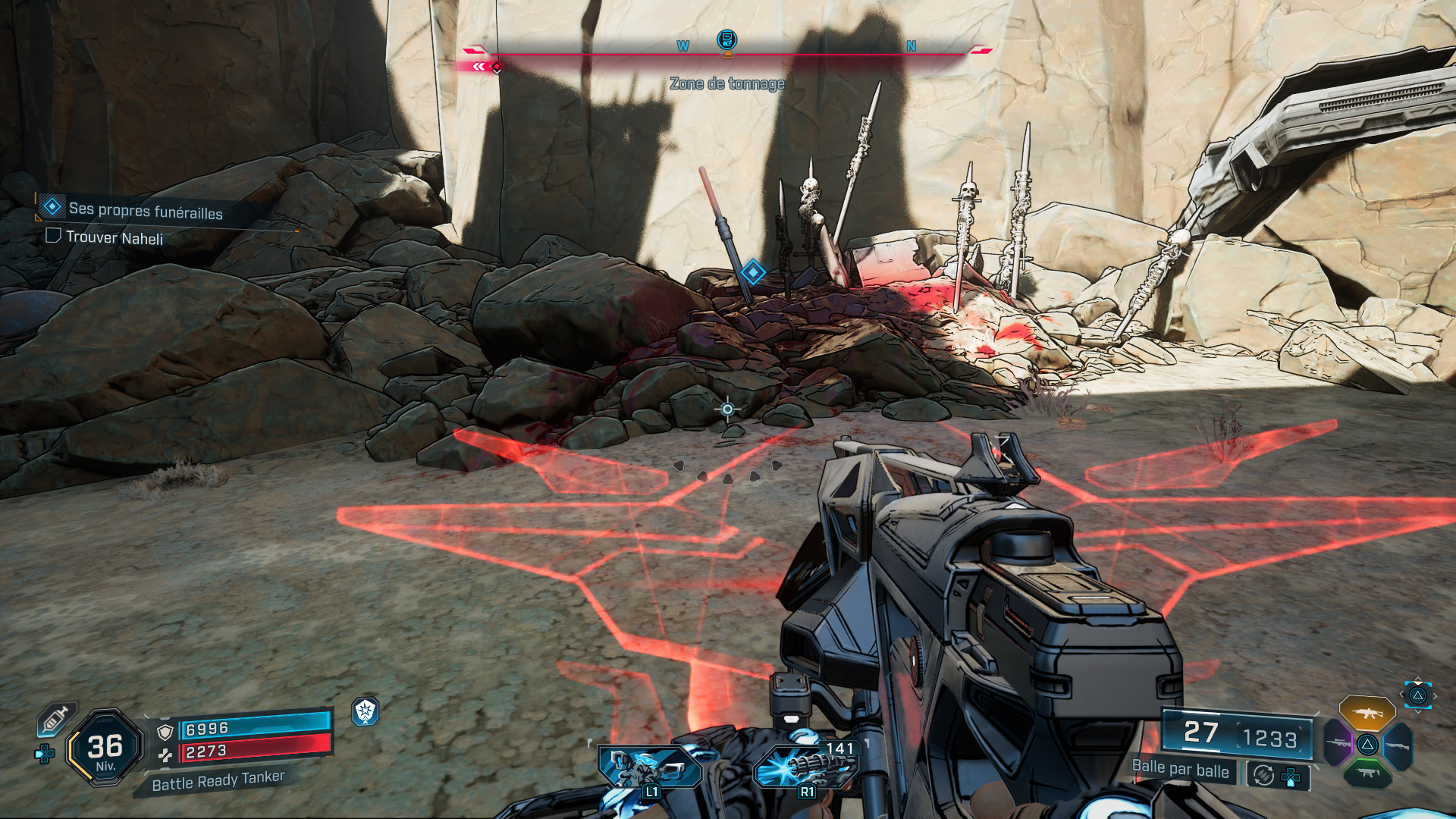Click the Zone de tonnage location label

tap(726, 84)
